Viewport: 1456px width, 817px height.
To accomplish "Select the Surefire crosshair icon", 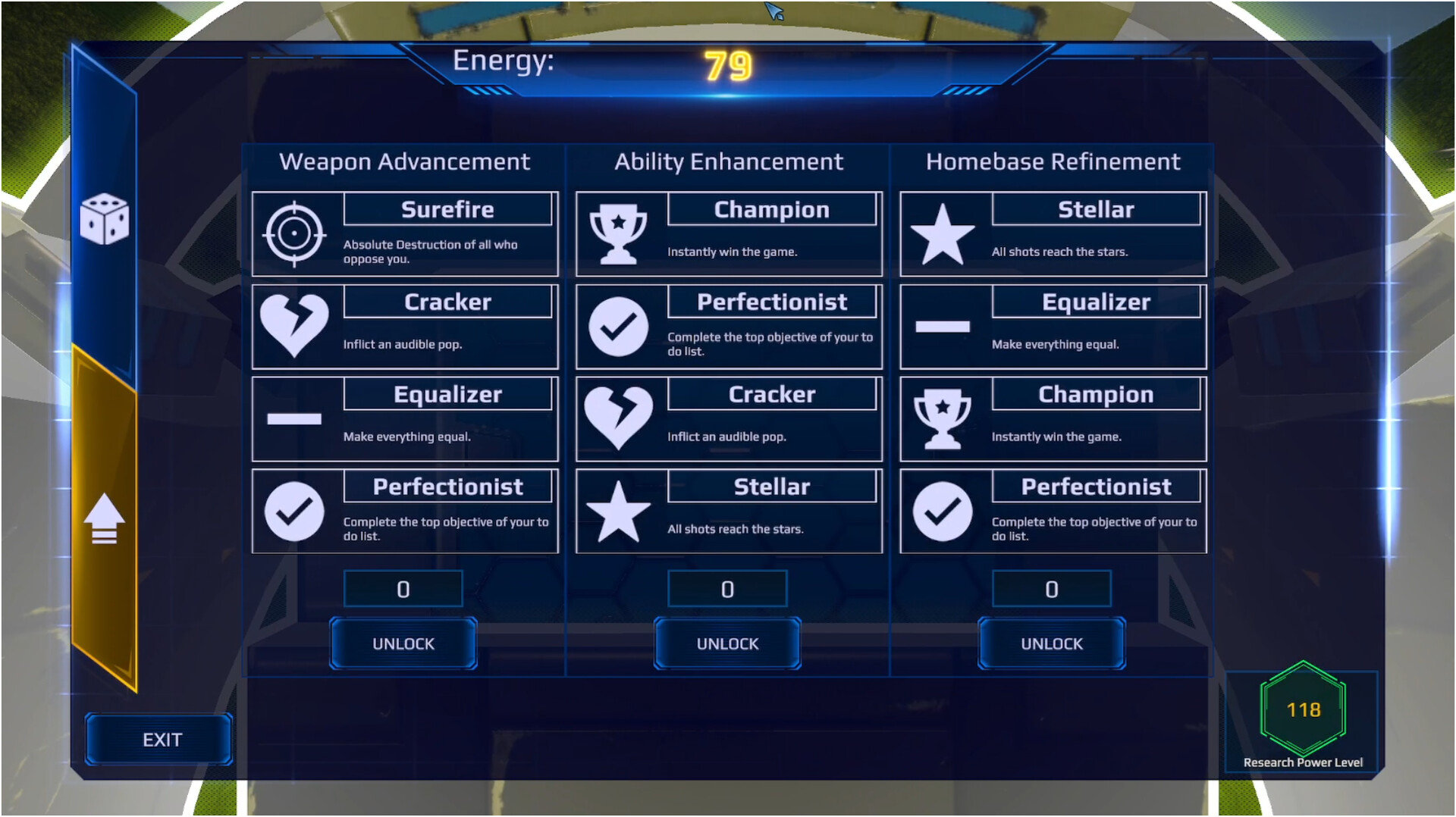I will 295,233.
